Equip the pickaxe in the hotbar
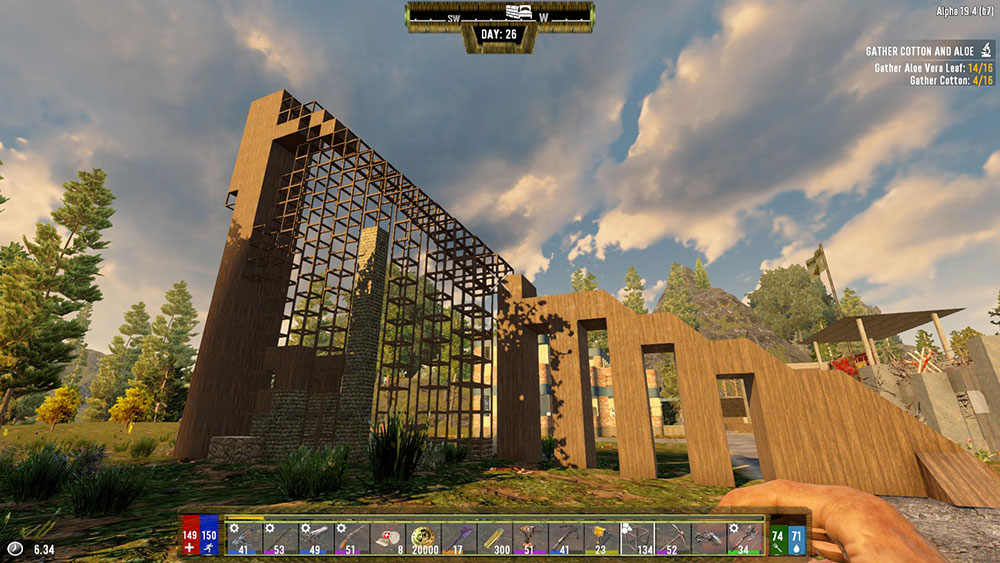1000x563 pixels. 673,539
